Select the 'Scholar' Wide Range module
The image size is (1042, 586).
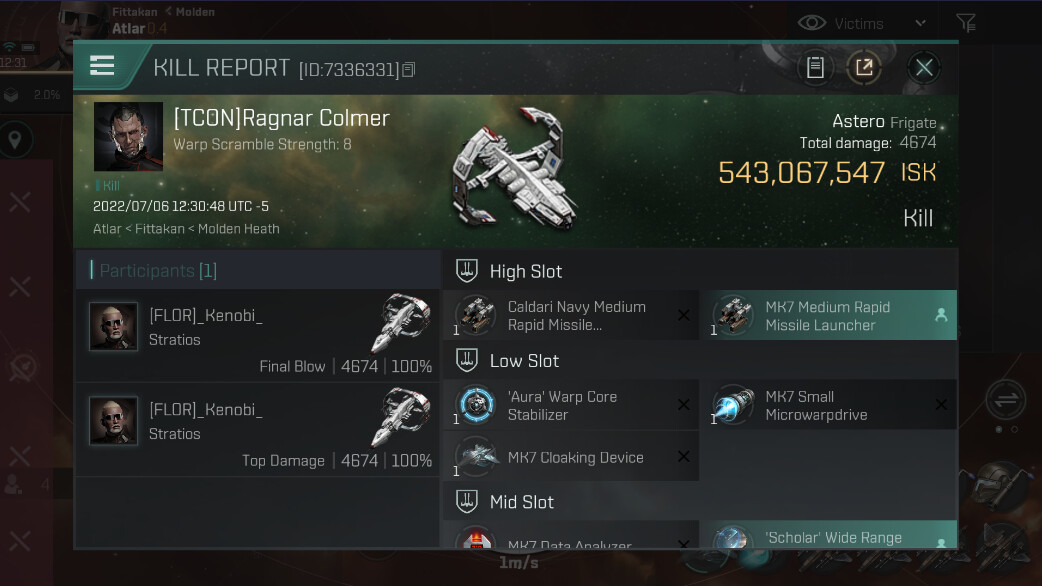point(829,537)
